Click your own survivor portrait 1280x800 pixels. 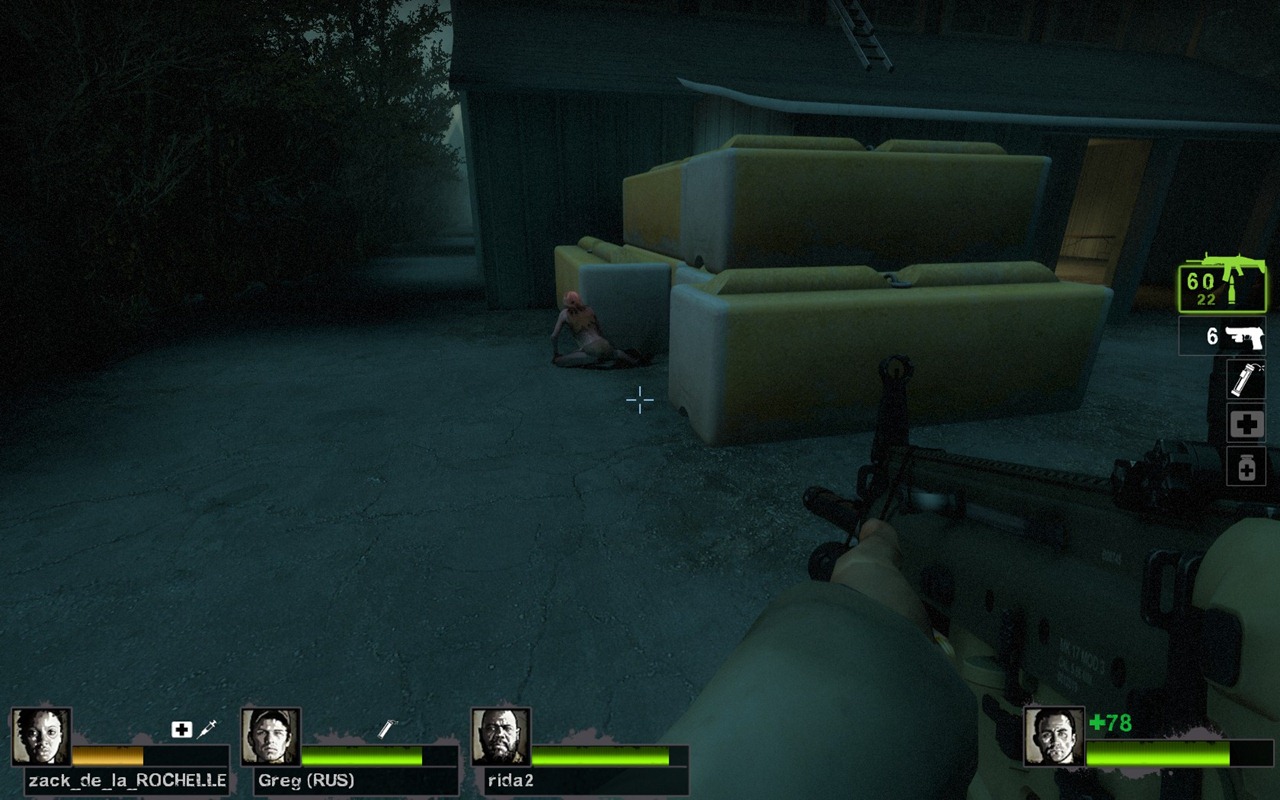1053,737
